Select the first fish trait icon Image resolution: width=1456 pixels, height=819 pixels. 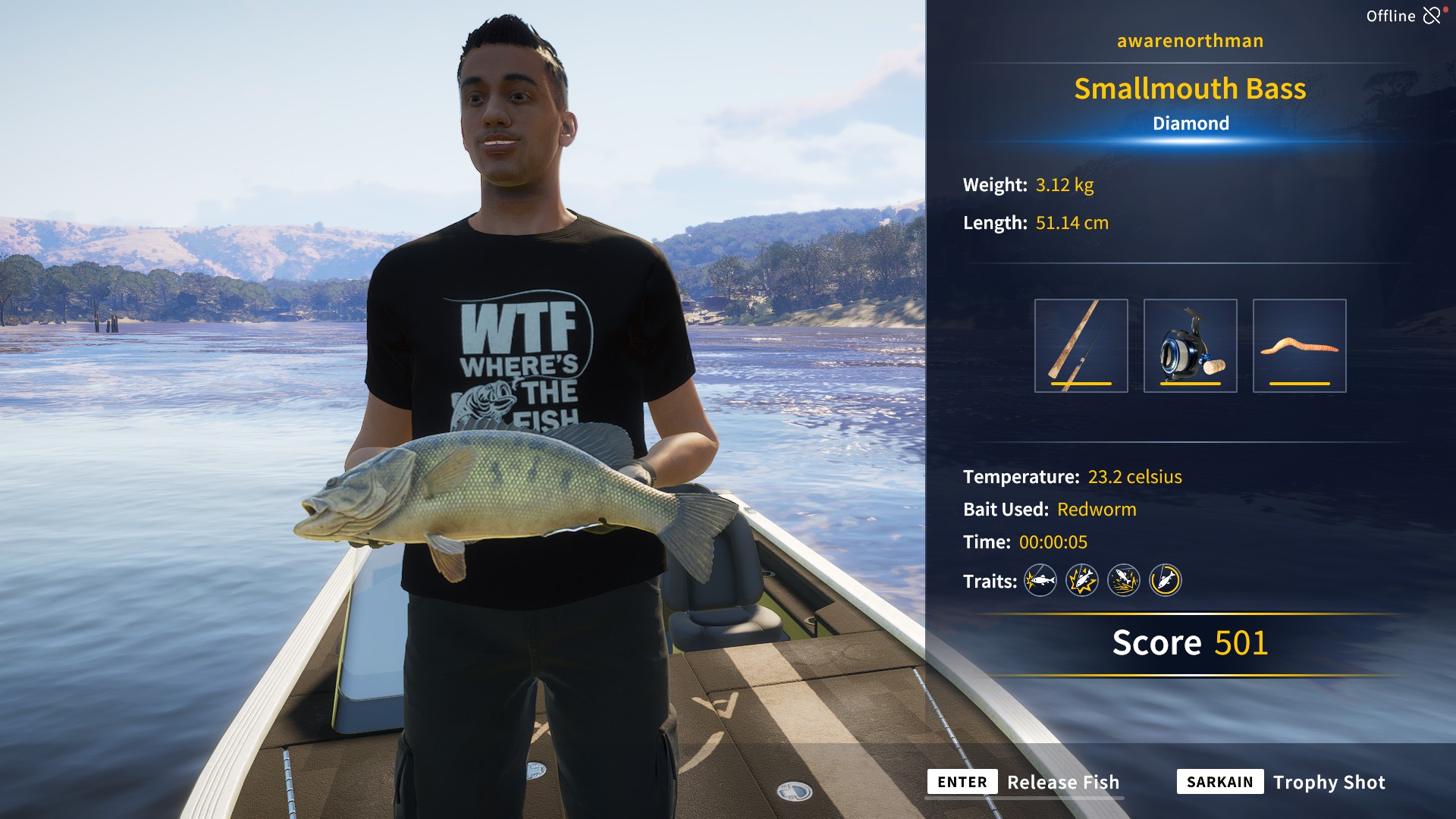pyautogui.click(x=1040, y=580)
